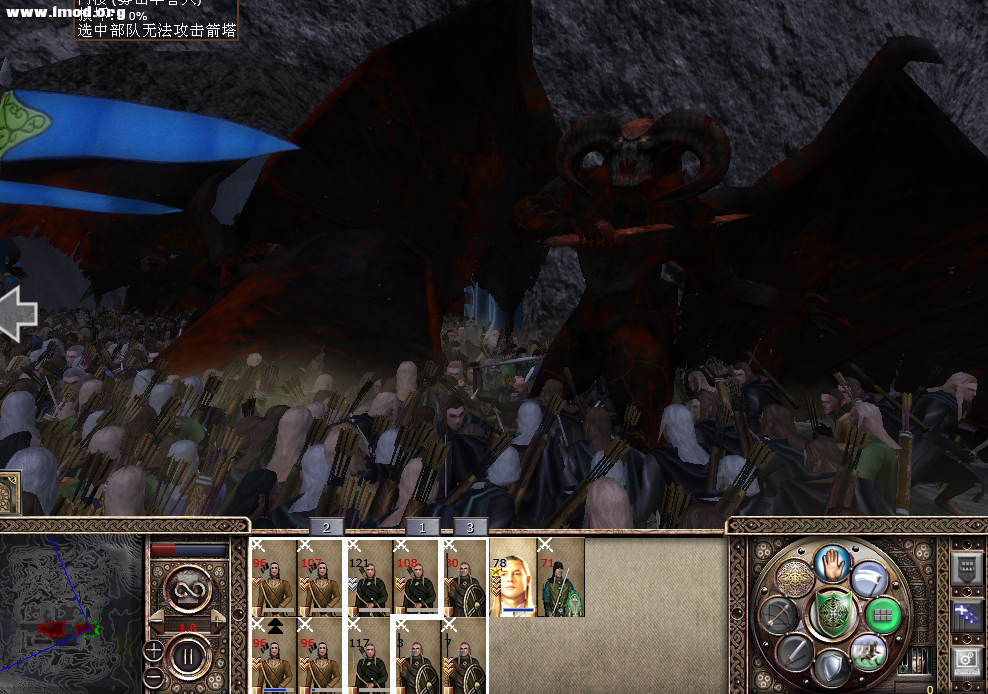Select the archer unit card showing 117
This screenshot has width=988, height=694.
(x=369, y=656)
